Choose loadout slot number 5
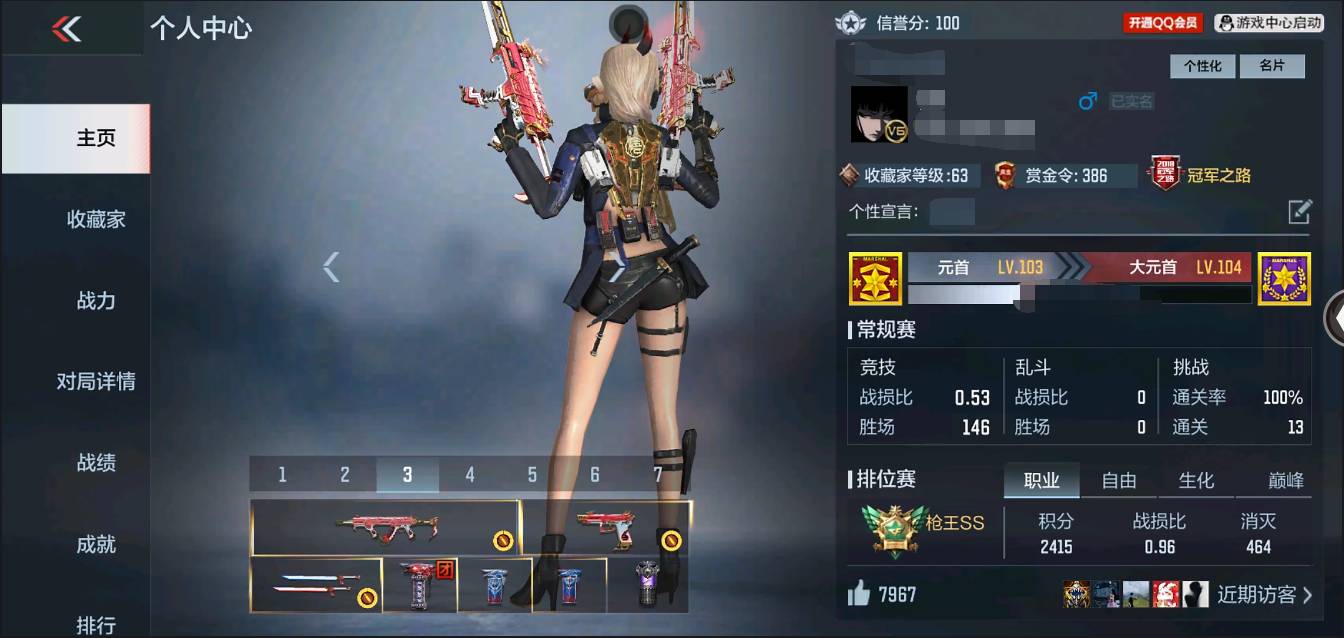Screen dimensions: 1344x638 click(532, 475)
